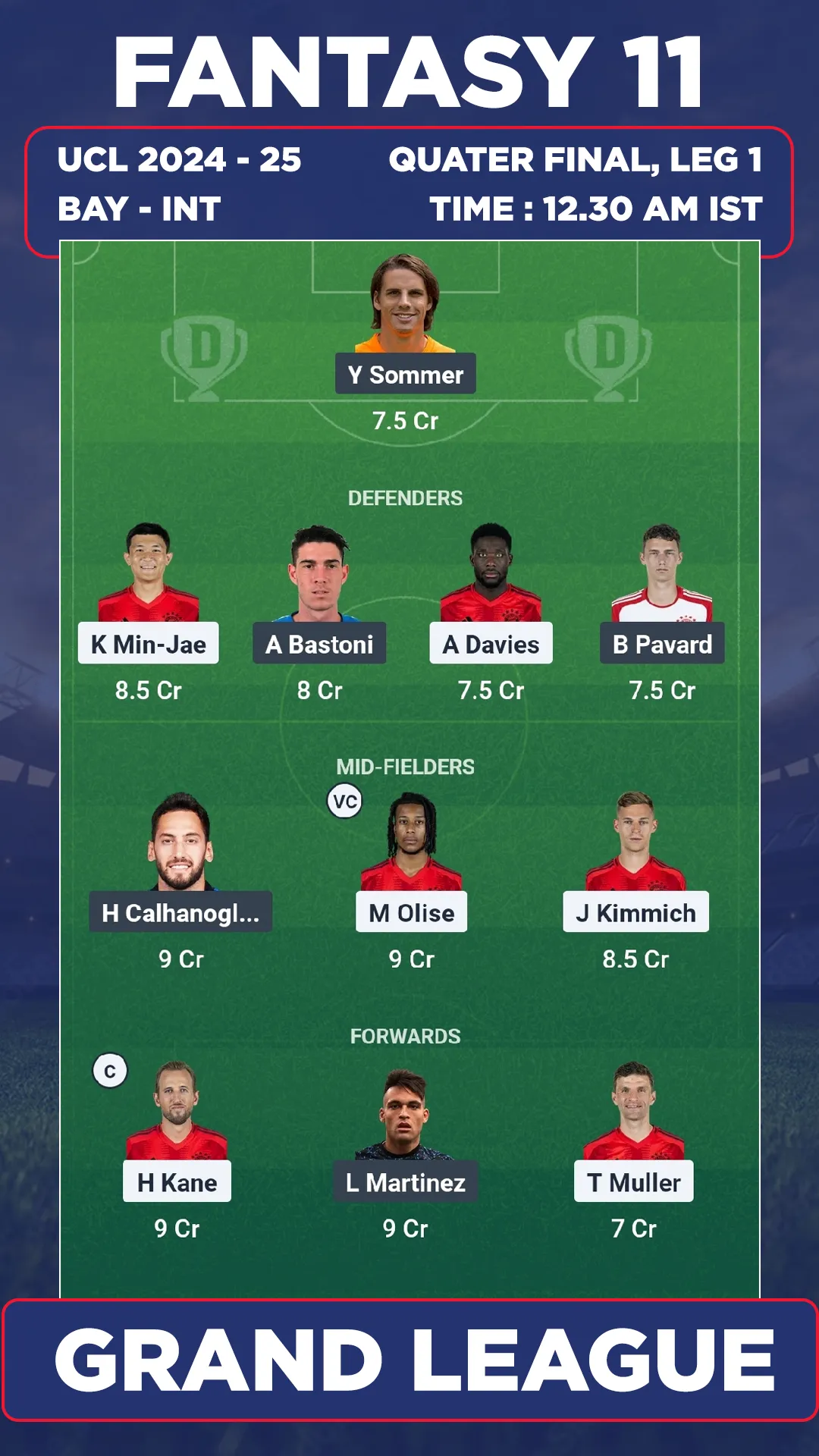Open the Grand League banner

tap(409, 1360)
